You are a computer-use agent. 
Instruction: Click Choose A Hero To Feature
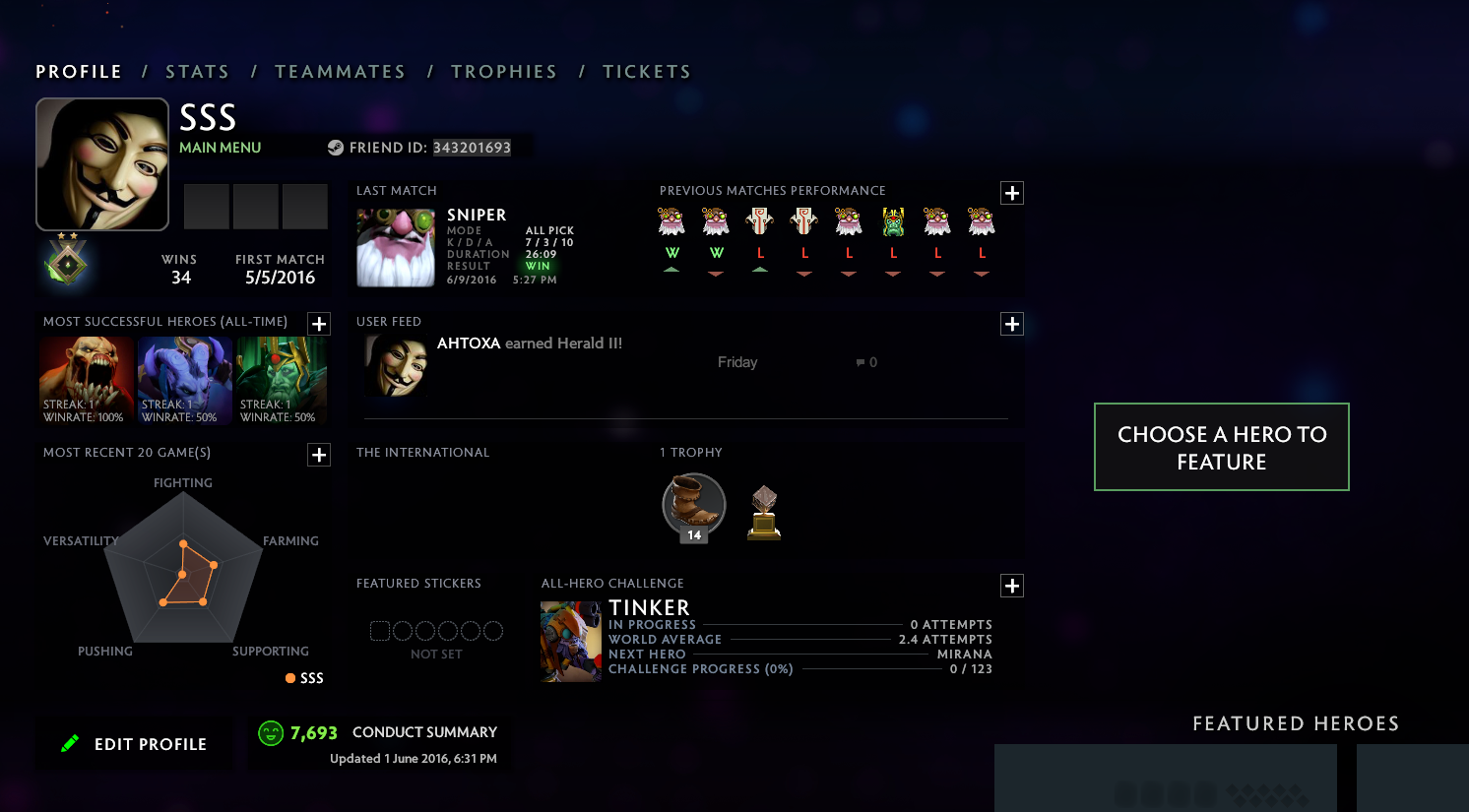coord(1221,447)
